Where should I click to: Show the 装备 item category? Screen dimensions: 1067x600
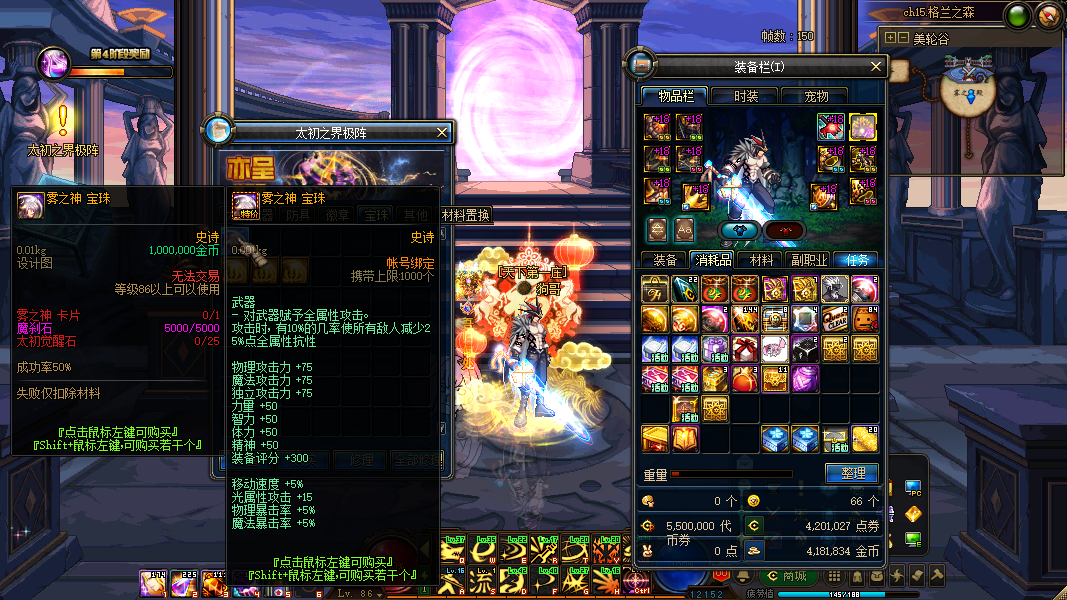coord(665,260)
